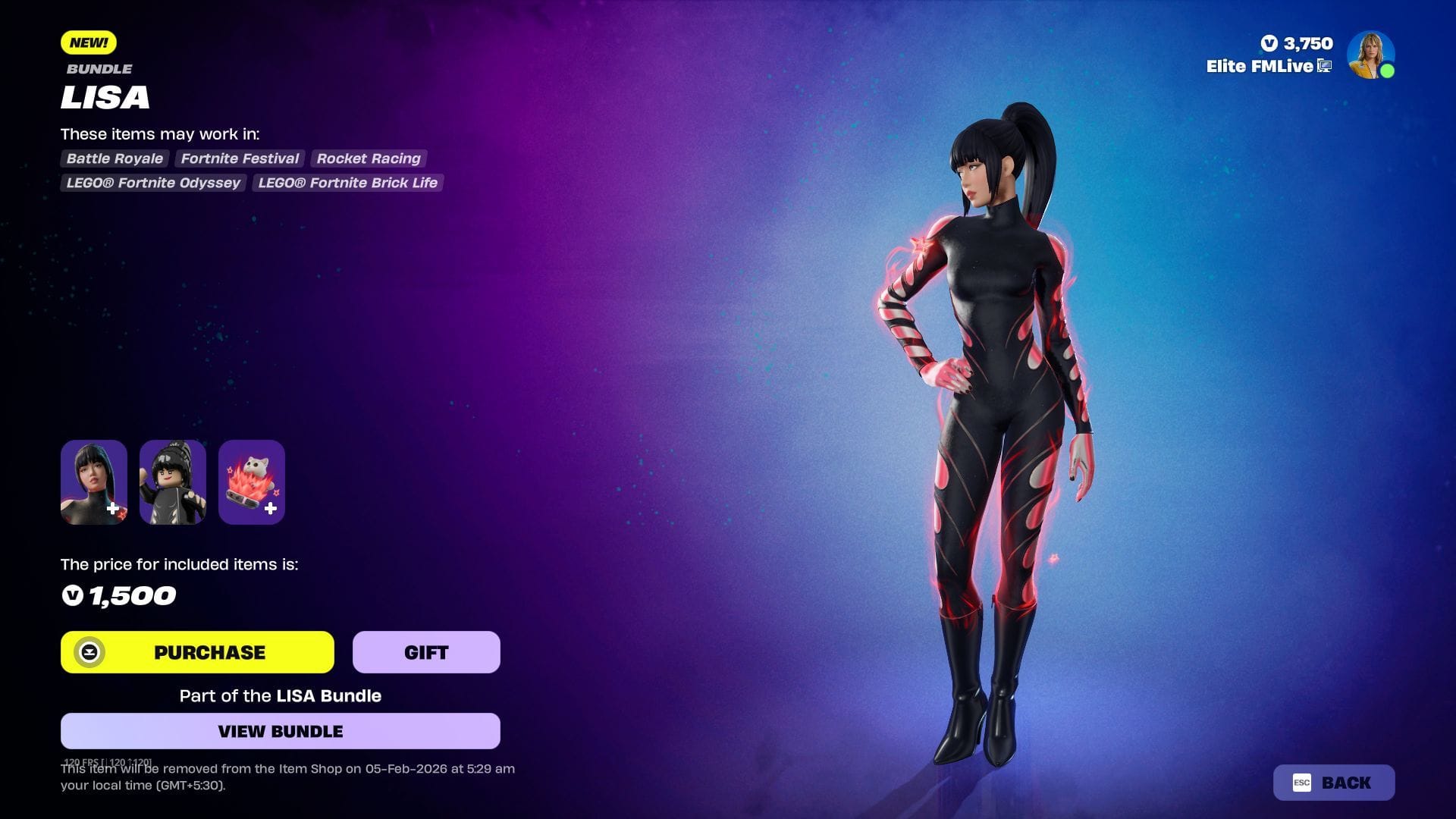Screen dimensions: 1456x819
Task: Click the PC platform icon beside the username
Action: pos(1323,67)
